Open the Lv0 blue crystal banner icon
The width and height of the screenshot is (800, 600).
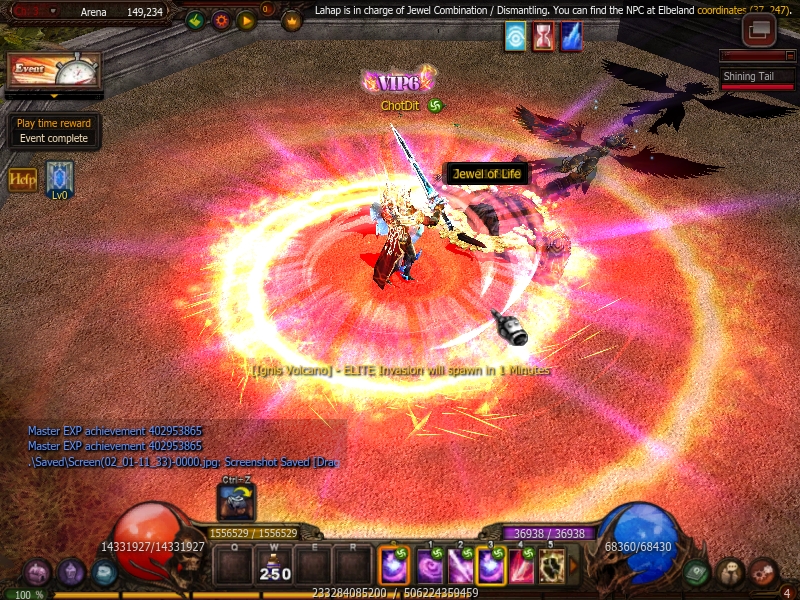click(x=59, y=178)
